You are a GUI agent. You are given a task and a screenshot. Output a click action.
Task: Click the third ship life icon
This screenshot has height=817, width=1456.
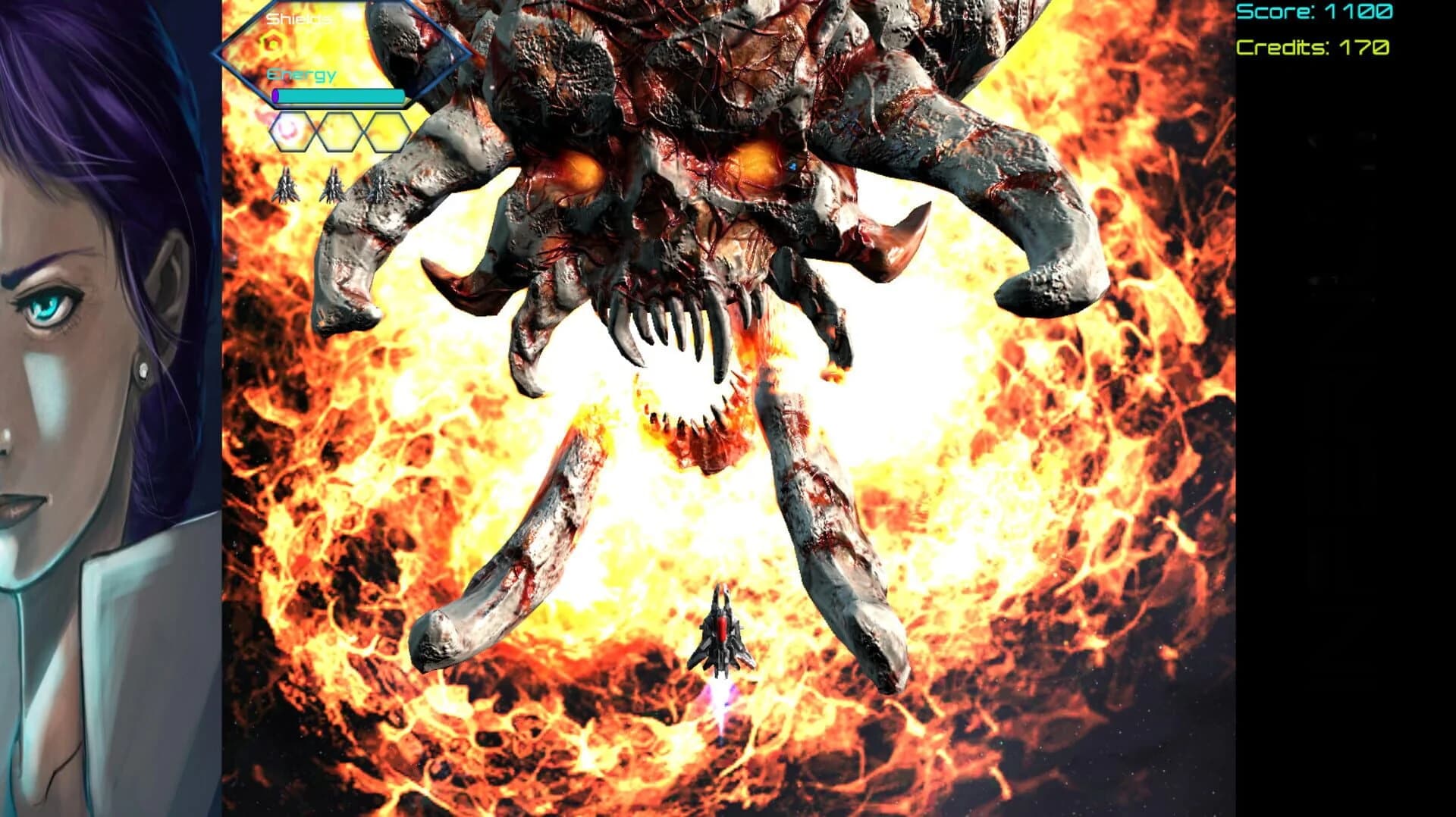tap(378, 187)
